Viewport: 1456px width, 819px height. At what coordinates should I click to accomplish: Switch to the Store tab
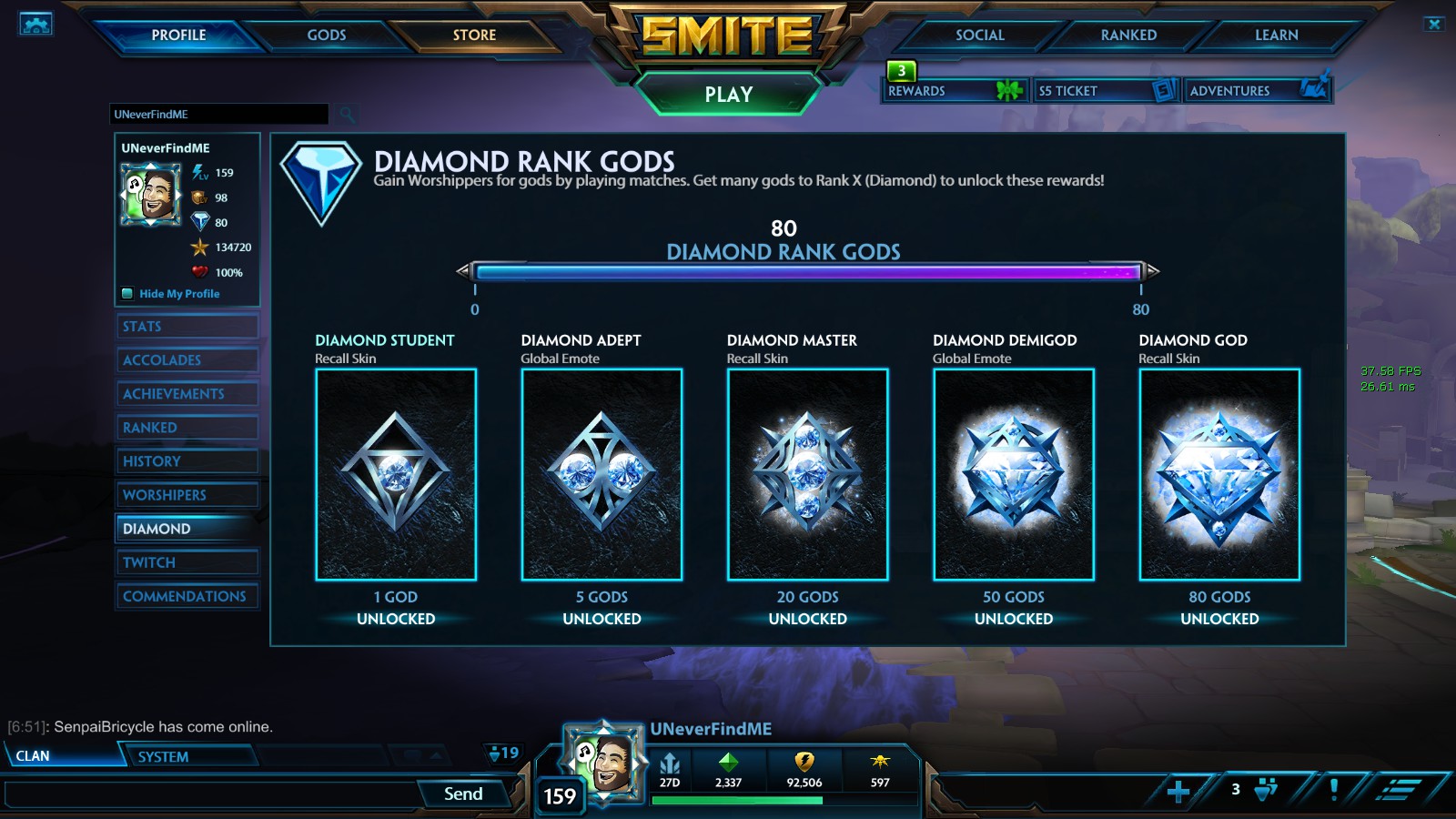473,35
